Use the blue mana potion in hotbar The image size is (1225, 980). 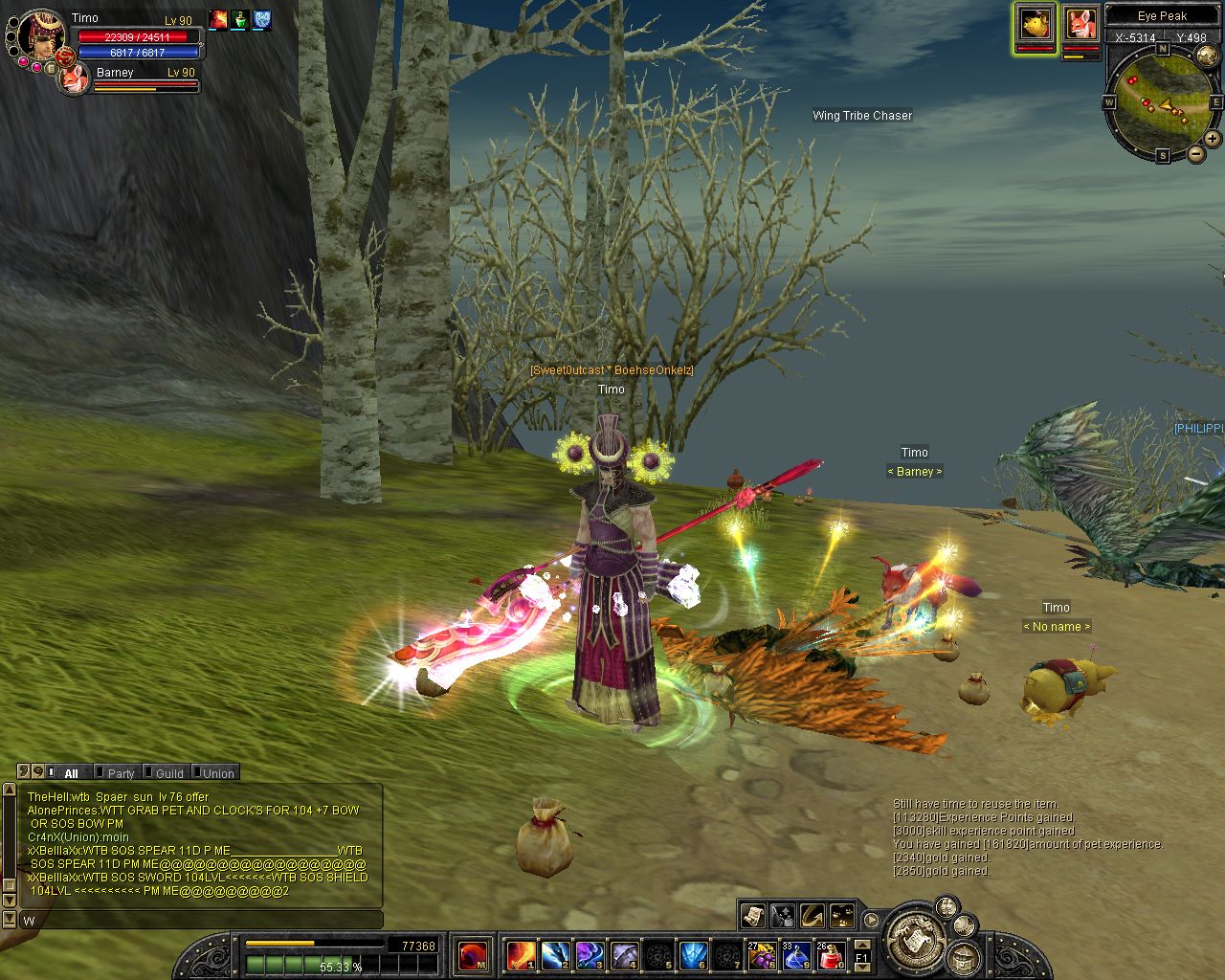tap(795, 954)
